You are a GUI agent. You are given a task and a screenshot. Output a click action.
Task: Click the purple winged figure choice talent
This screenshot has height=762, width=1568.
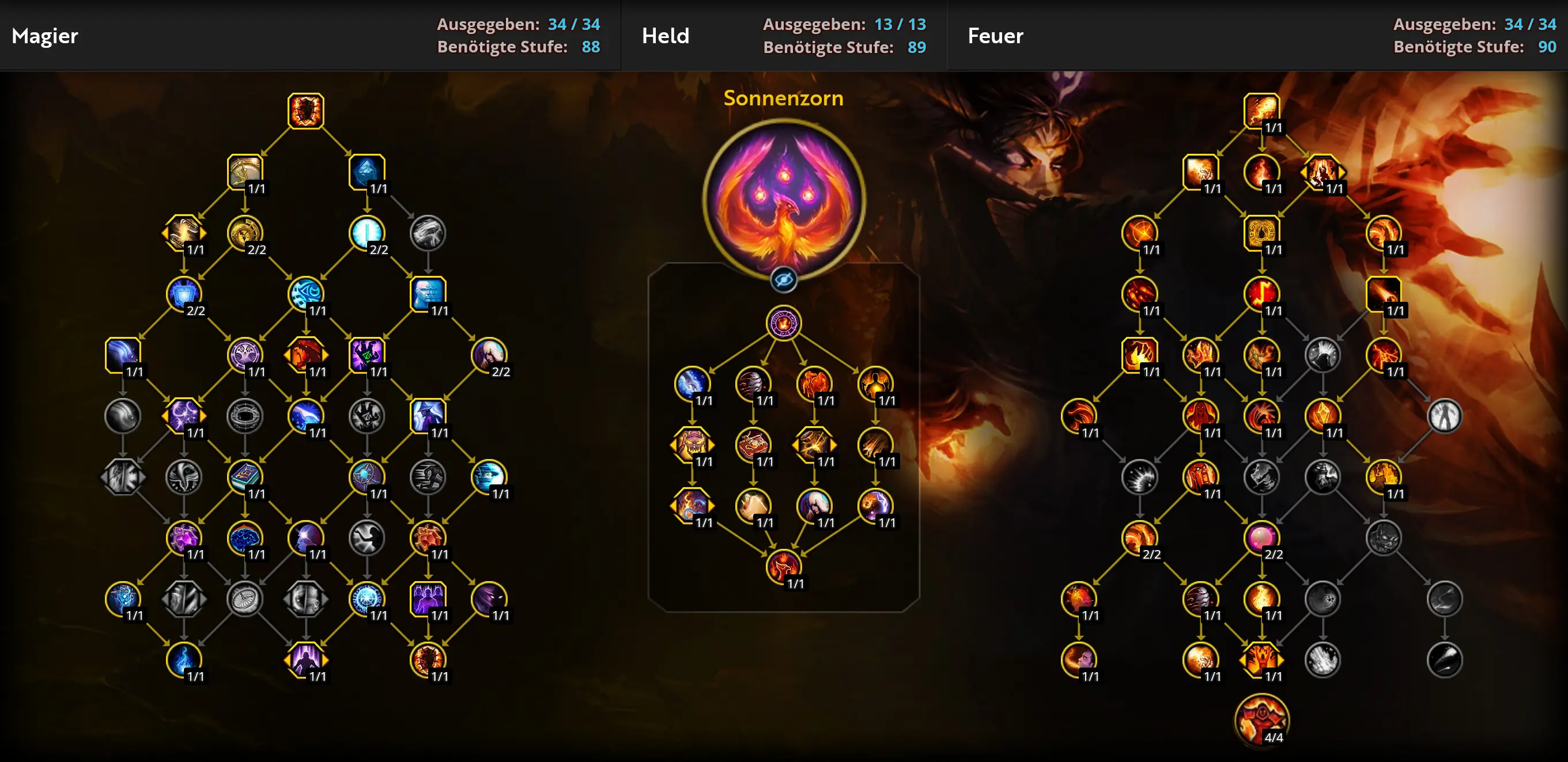tap(305, 659)
